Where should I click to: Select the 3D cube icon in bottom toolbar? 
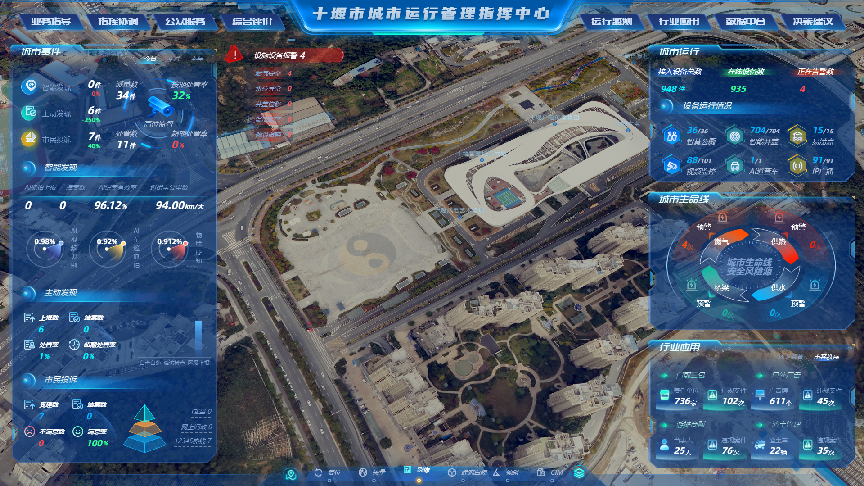tap(450, 473)
